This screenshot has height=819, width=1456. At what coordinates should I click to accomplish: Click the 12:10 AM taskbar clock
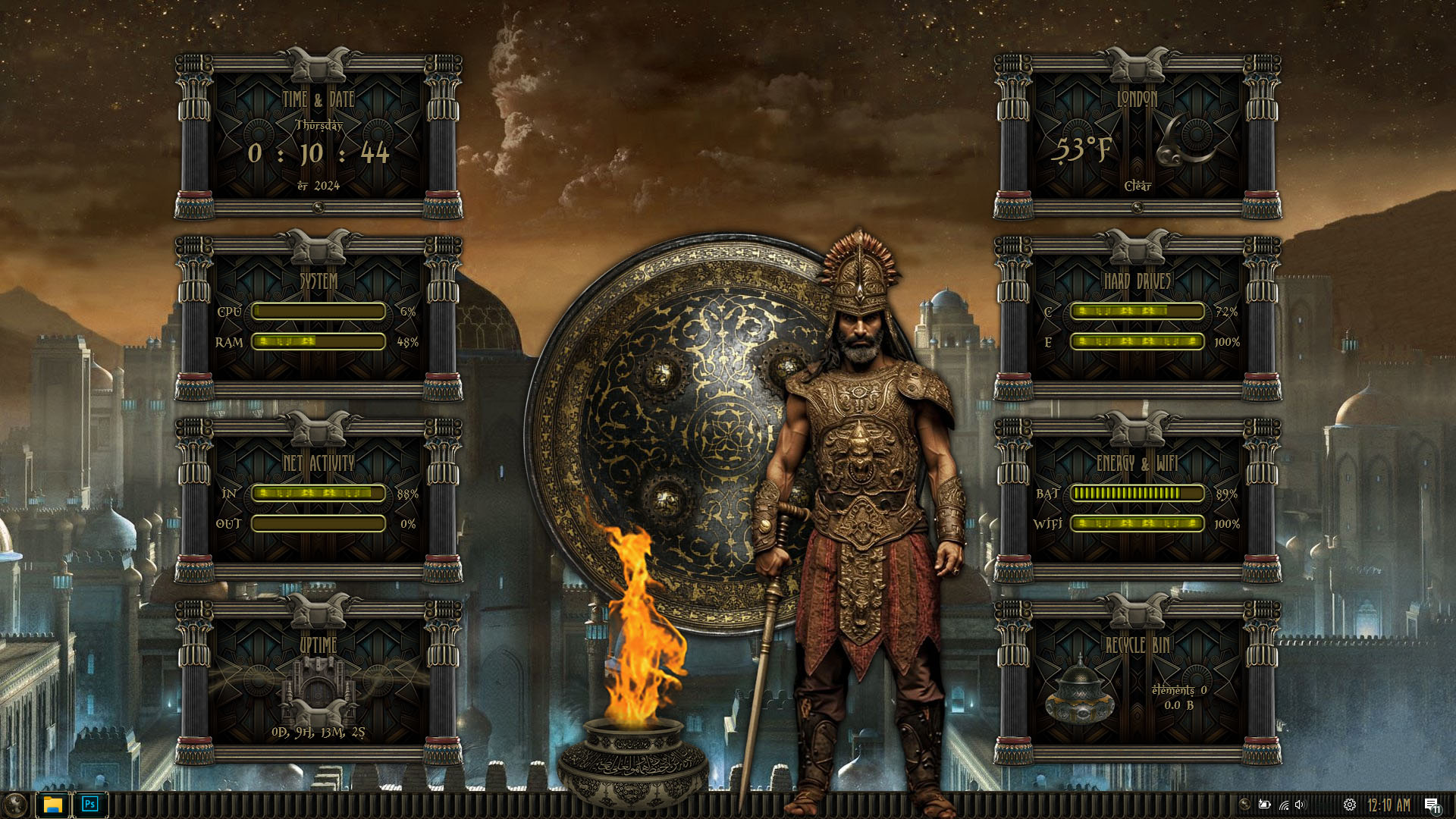click(1389, 805)
